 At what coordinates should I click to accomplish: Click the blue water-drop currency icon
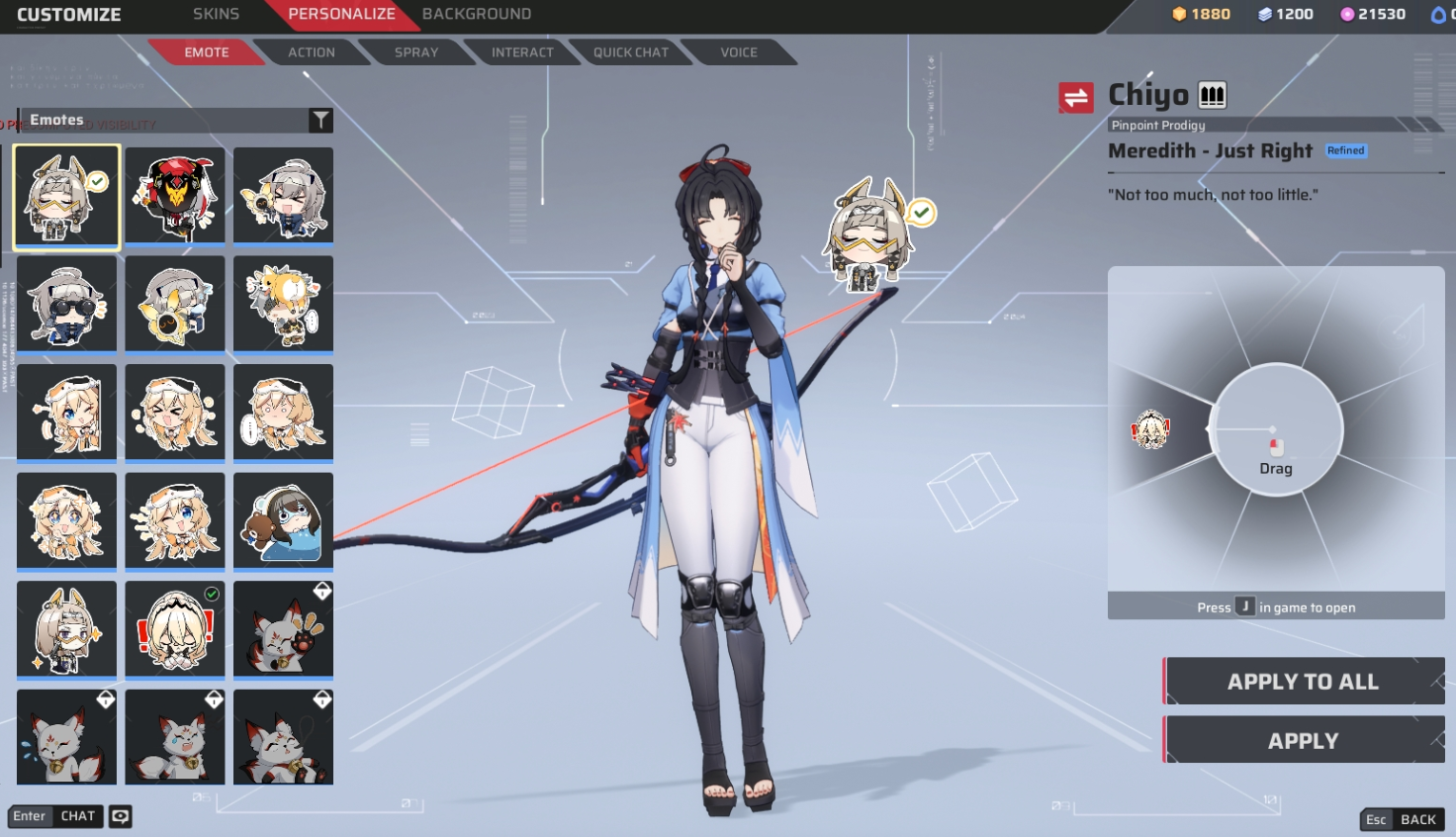coord(1437,14)
